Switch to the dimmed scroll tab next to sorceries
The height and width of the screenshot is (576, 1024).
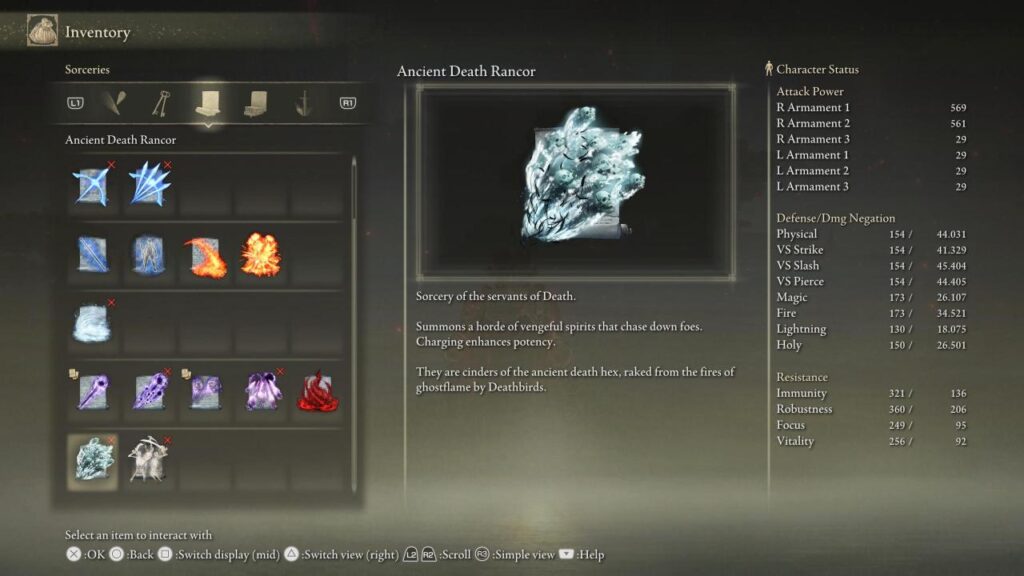[x=255, y=102]
